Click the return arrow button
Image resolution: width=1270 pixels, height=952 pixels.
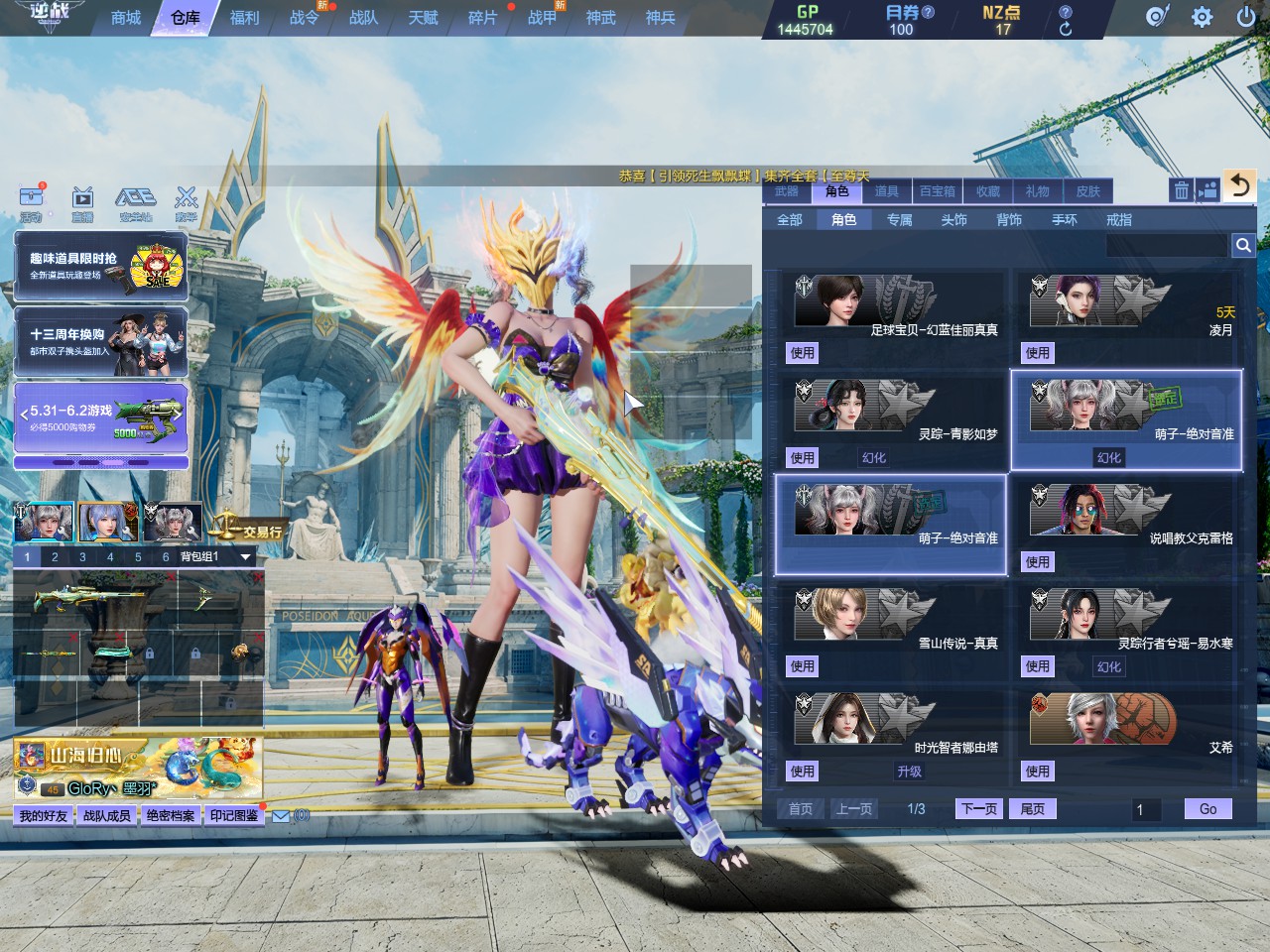click(x=1239, y=185)
